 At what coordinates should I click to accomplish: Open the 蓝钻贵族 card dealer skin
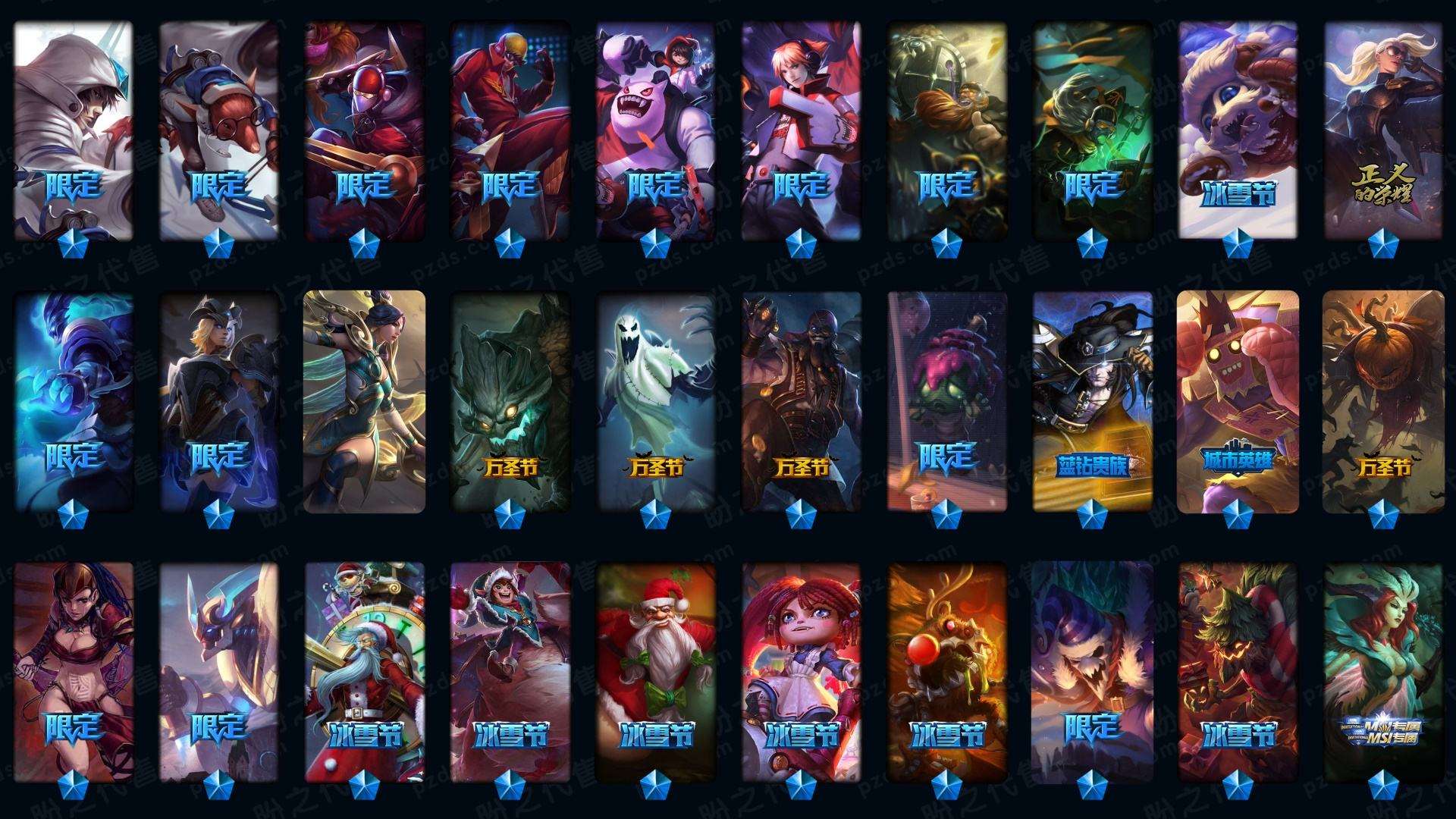[1092, 402]
